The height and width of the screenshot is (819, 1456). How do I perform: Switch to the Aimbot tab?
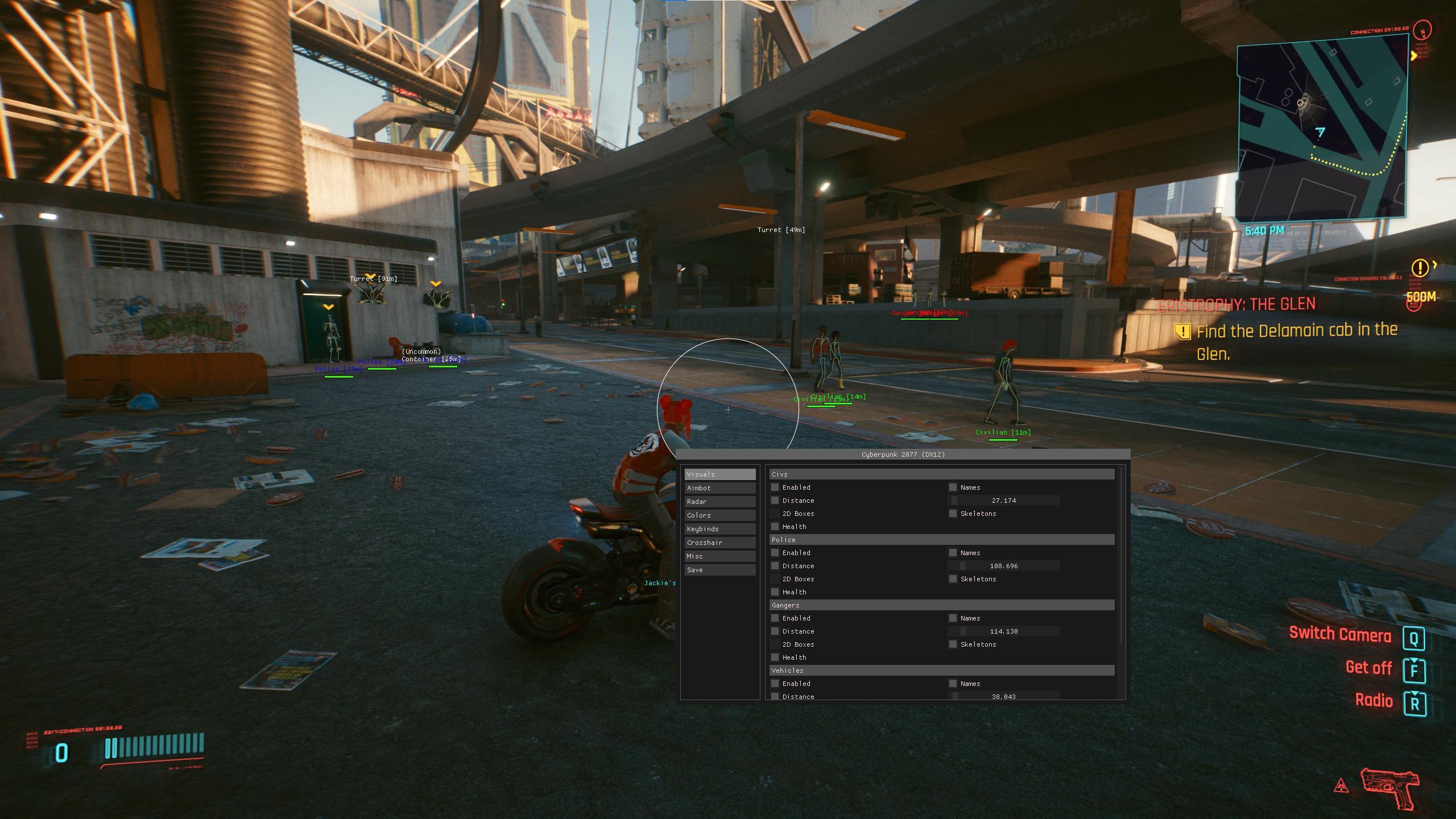(x=719, y=488)
